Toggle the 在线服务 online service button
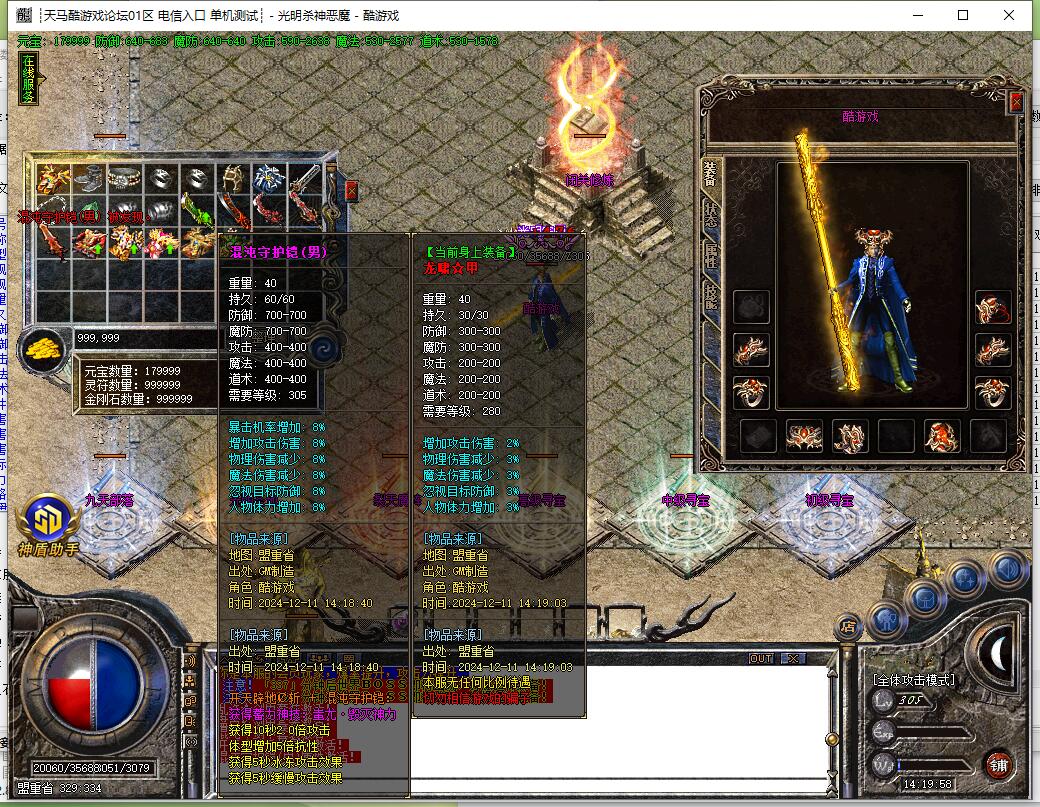This screenshot has width=1040, height=807. pos(28,79)
